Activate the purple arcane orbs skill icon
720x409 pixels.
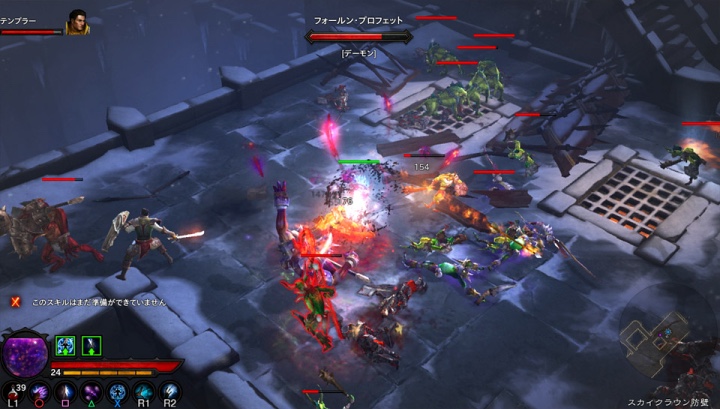93,391
